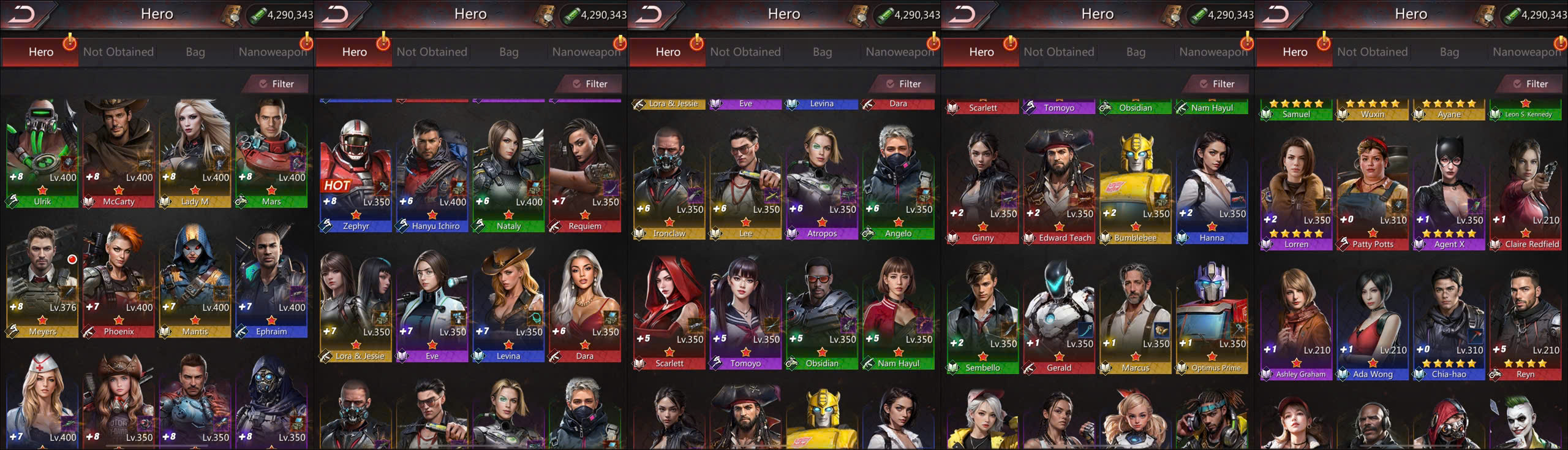Open the Optimus Prime hero card
The height and width of the screenshot is (450, 1568).
coord(1212,316)
